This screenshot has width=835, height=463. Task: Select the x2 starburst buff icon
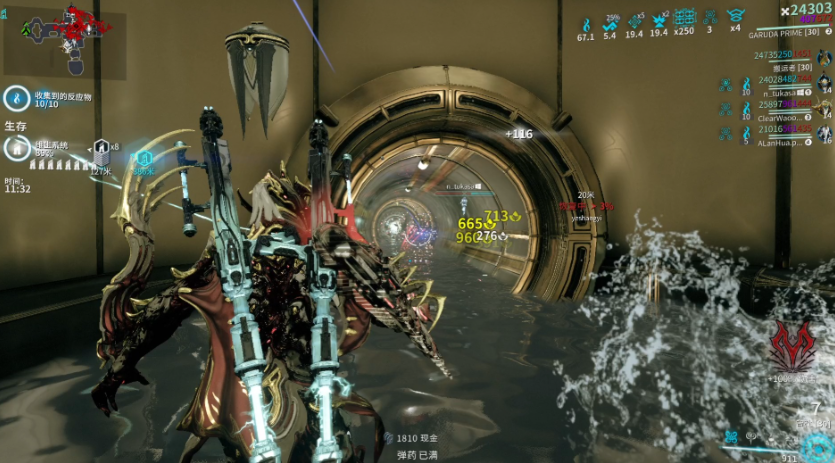pyautogui.click(x=659, y=20)
